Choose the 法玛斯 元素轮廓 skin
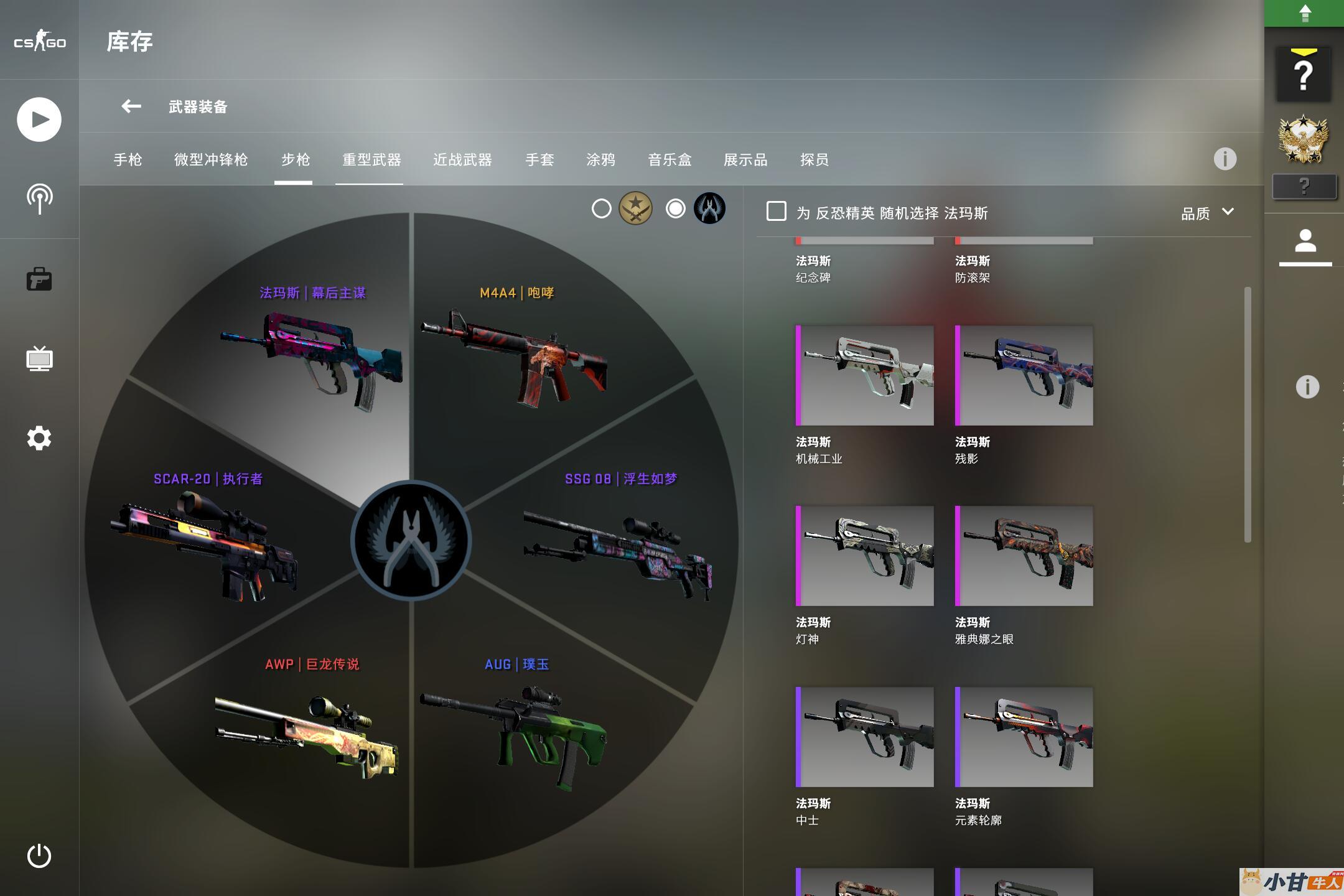 [x=1024, y=737]
